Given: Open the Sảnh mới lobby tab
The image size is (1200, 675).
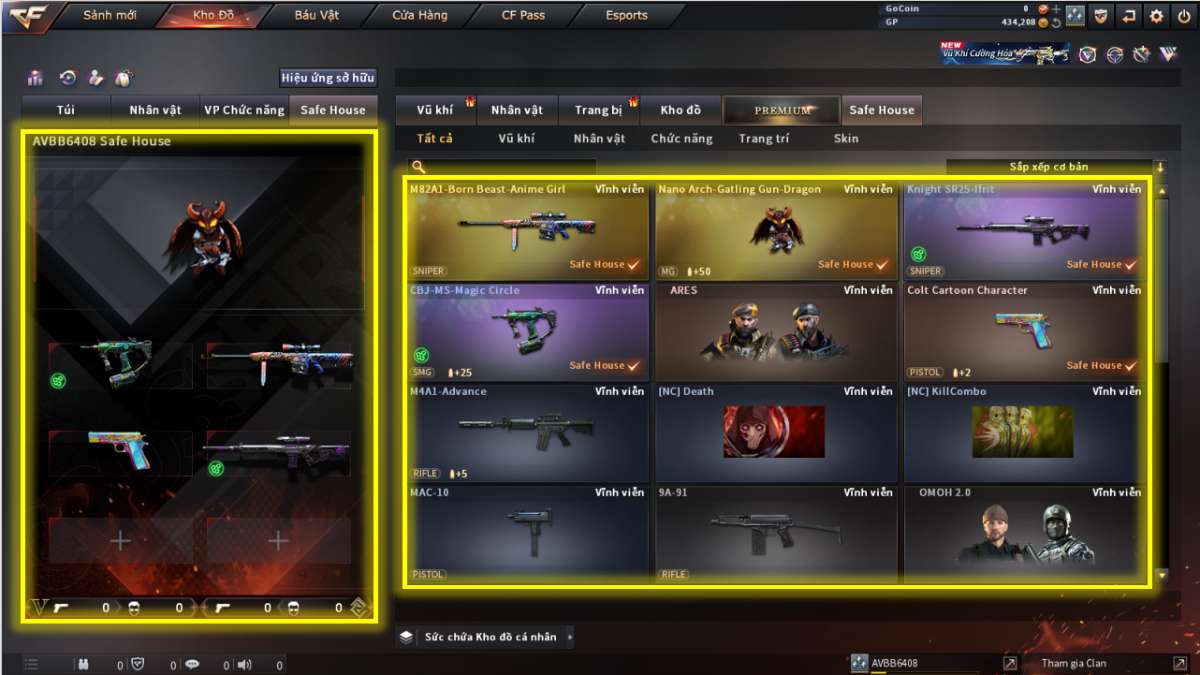Looking at the screenshot, I should [110, 15].
